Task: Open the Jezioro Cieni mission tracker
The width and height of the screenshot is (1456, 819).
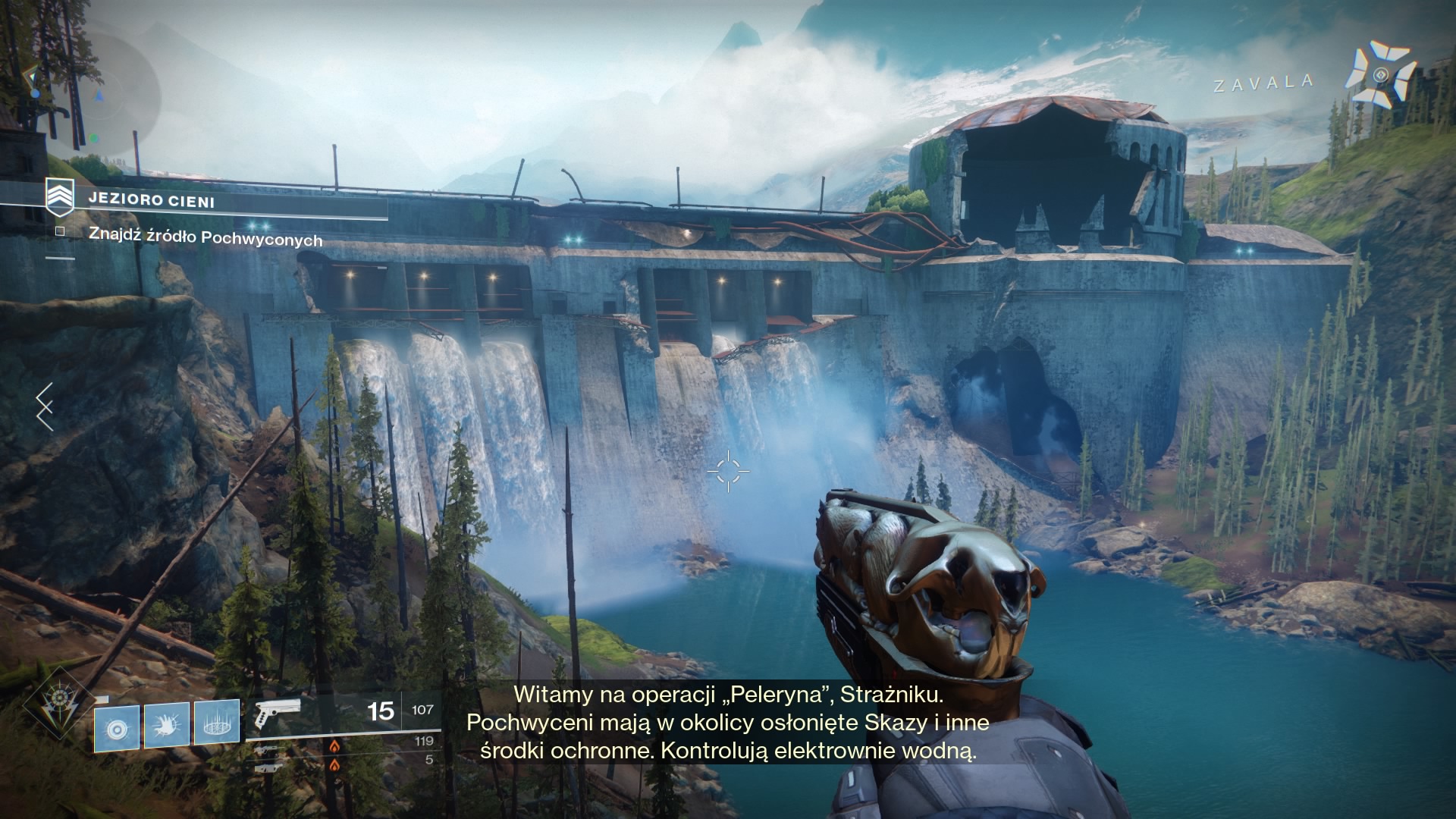Action: (152, 201)
